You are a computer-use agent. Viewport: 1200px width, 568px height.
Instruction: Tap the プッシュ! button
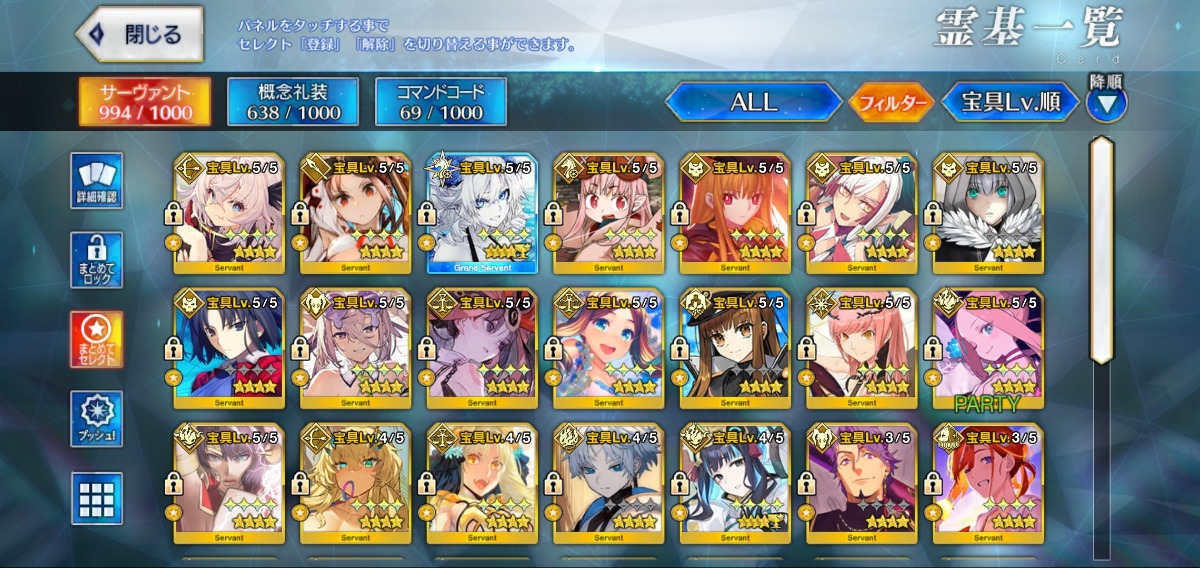97,419
